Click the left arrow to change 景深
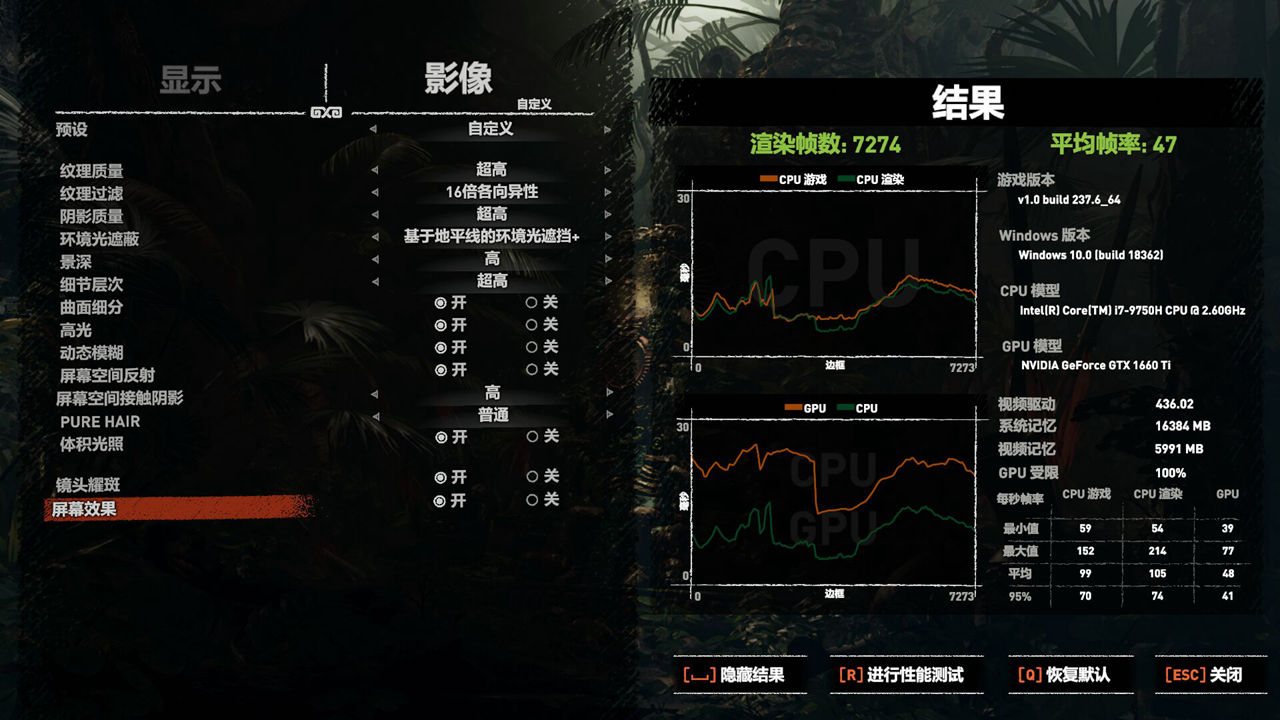 point(374,258)
